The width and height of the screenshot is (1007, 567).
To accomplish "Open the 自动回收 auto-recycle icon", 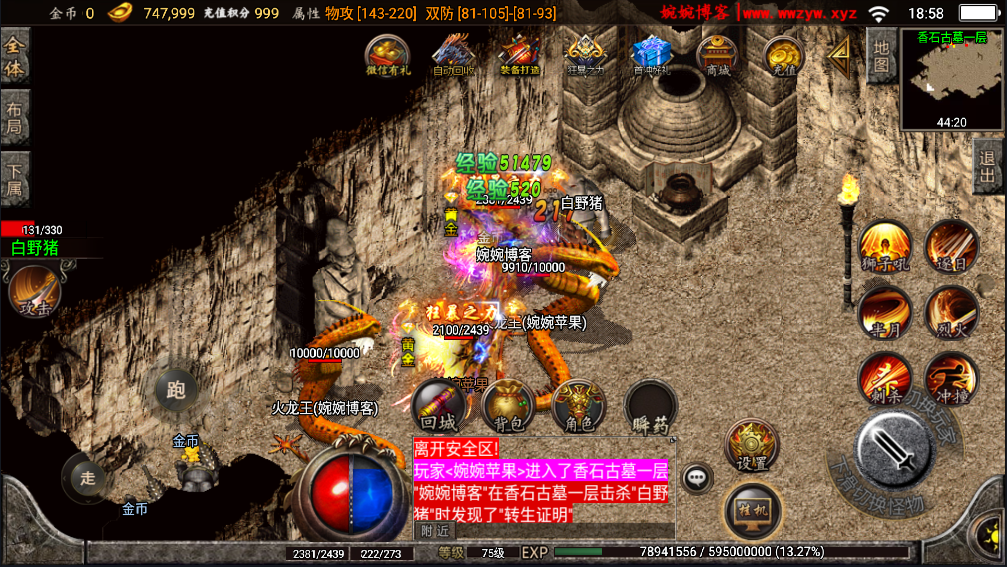I will coord(453,55).
